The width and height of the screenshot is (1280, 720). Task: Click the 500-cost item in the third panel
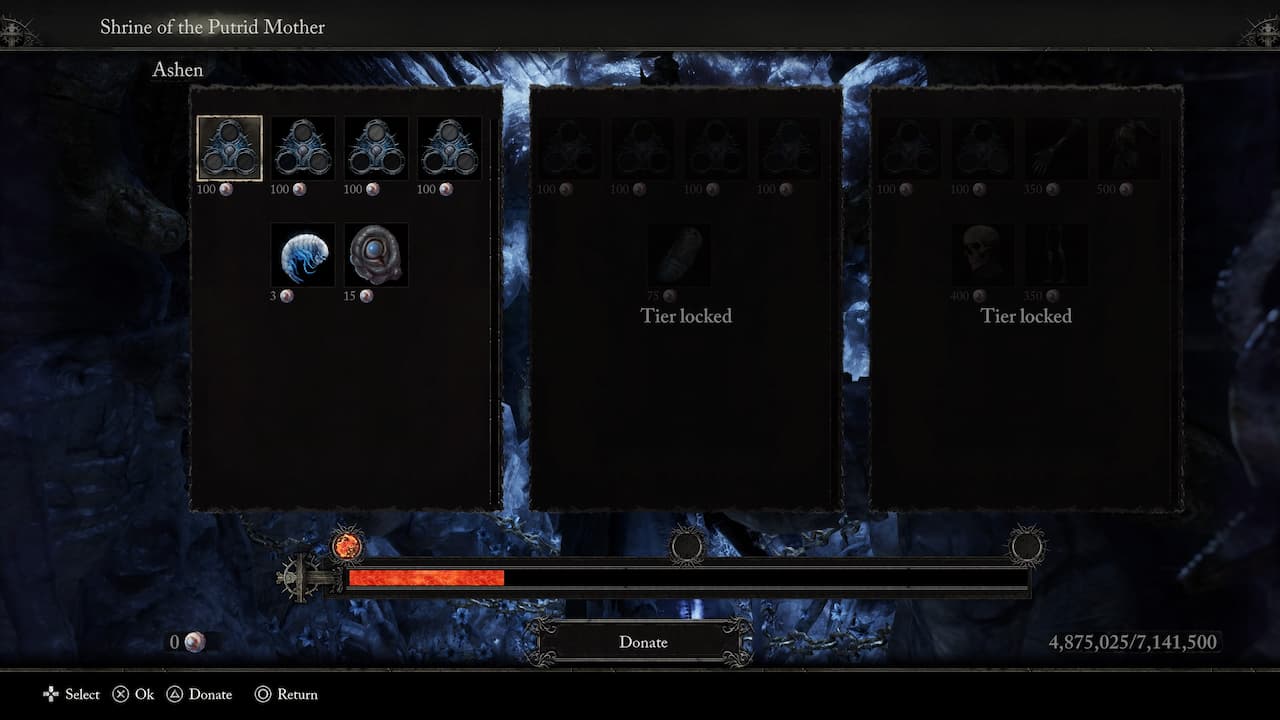click(x=1129, y=148)
